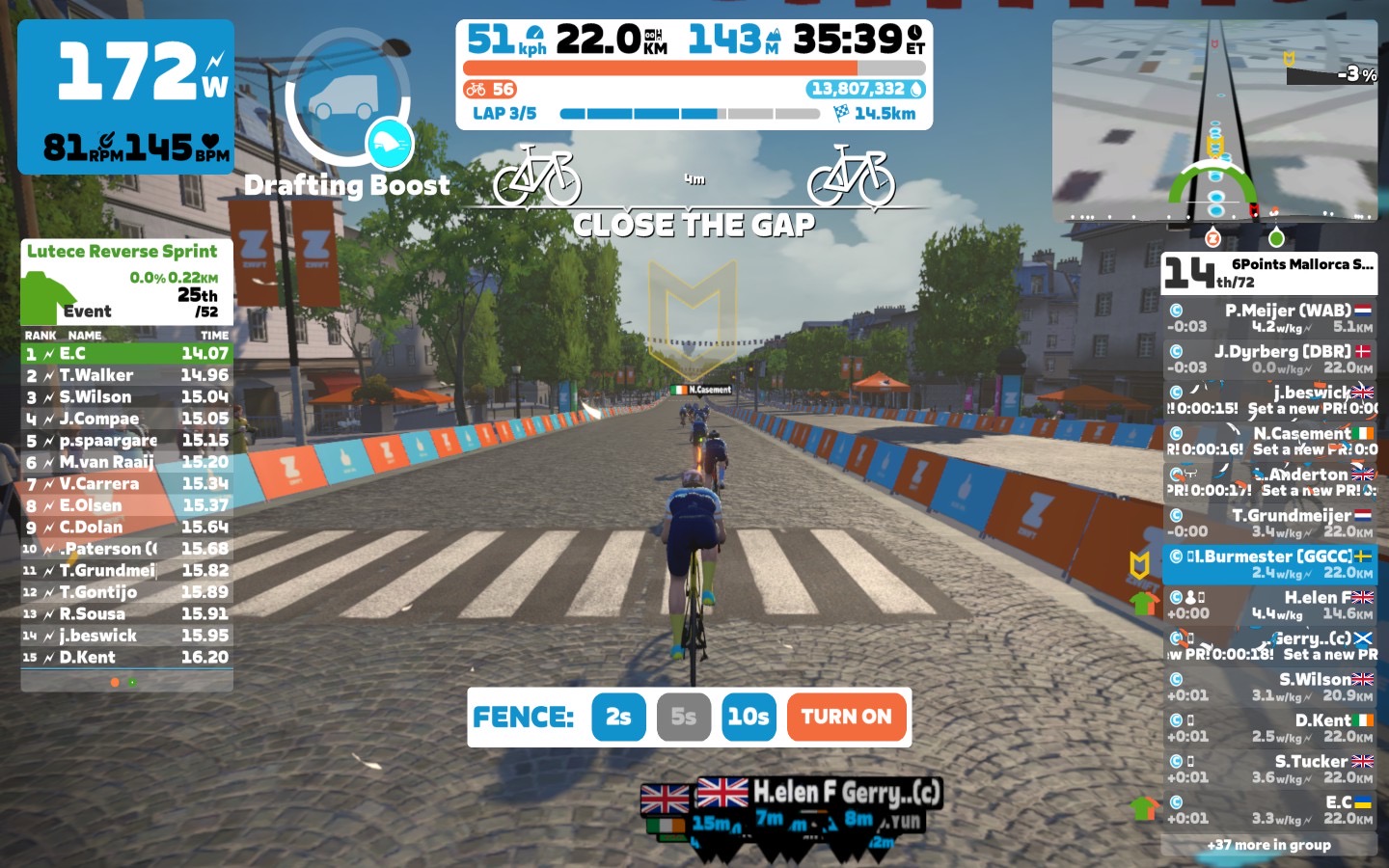Image resolution: width=1389 pixels, height=868 pixels.
Task: Select E.Olsen row in sprint rankings
Action: coord(126,505)
